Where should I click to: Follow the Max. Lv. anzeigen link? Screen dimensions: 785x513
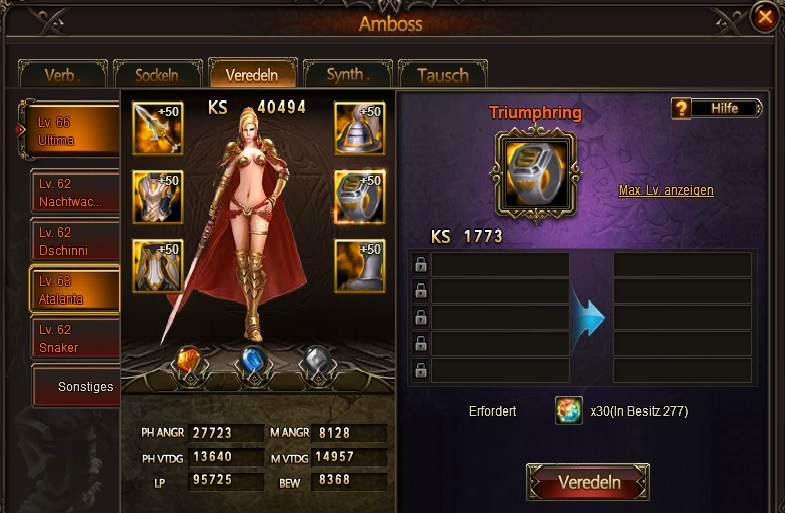[666, 190]
